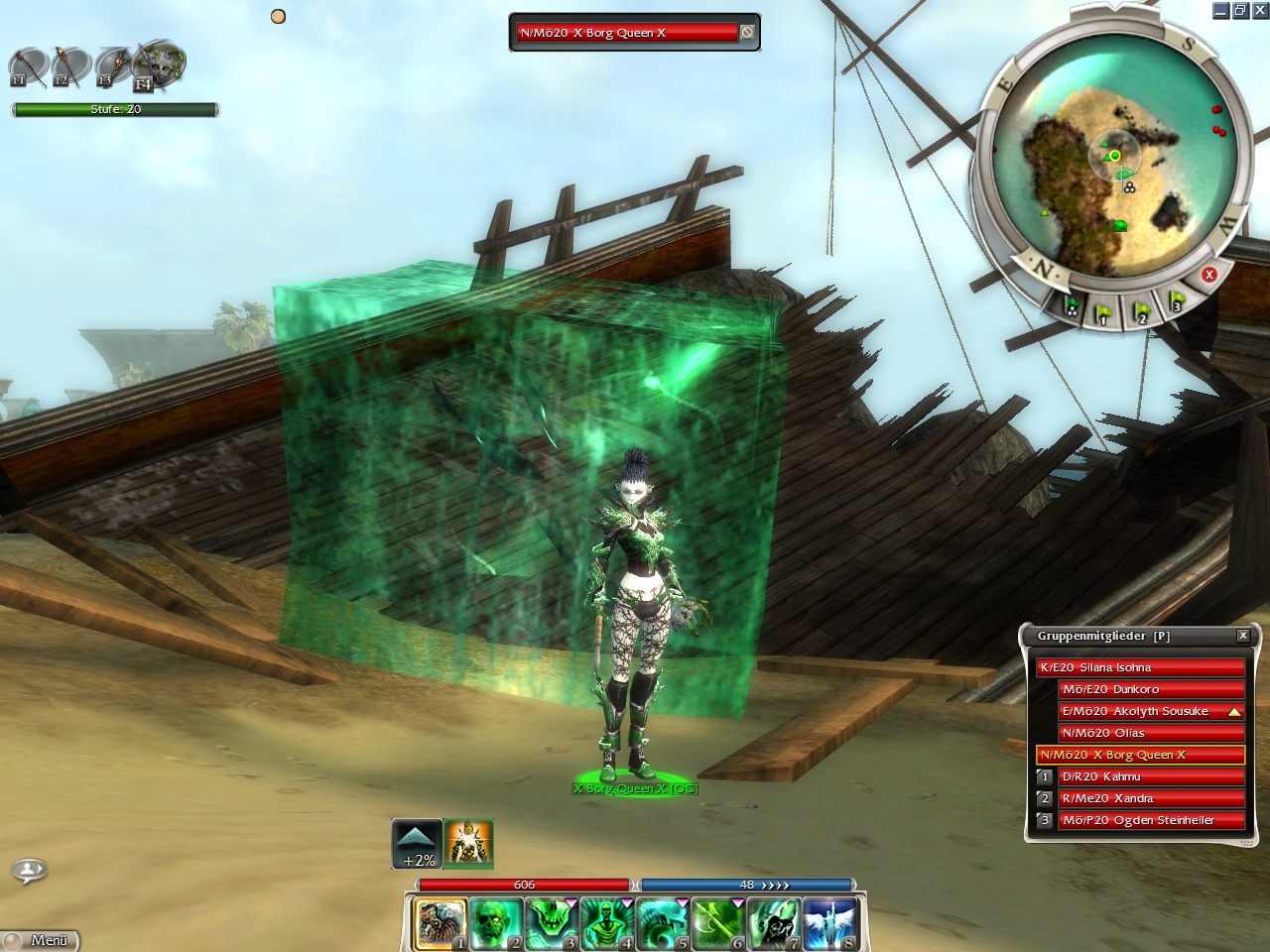Minimize the game window
Viewport: 1270px width, 952px height.
(x=1220, y=11)
